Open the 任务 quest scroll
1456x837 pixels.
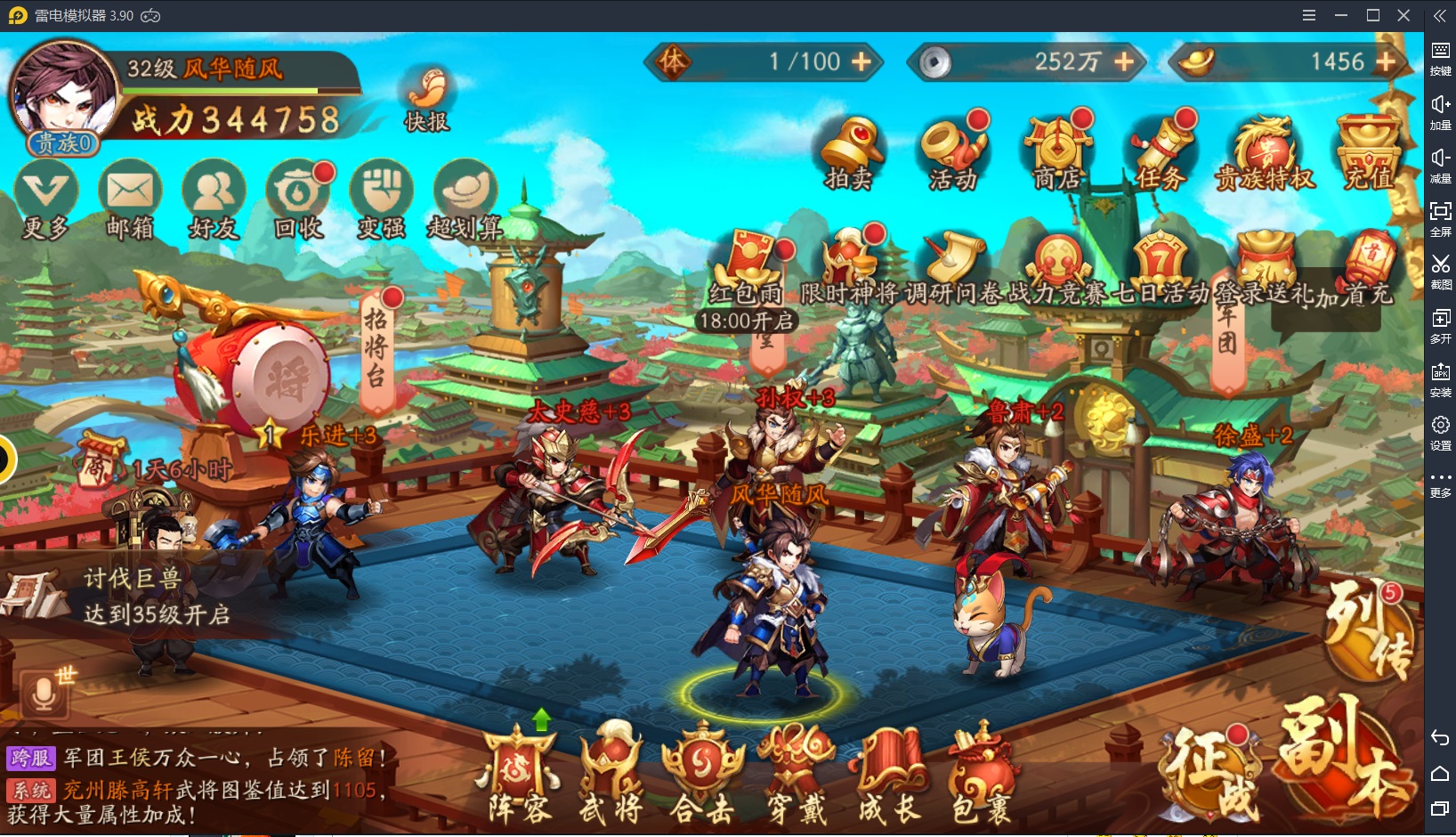(1161, 150)
